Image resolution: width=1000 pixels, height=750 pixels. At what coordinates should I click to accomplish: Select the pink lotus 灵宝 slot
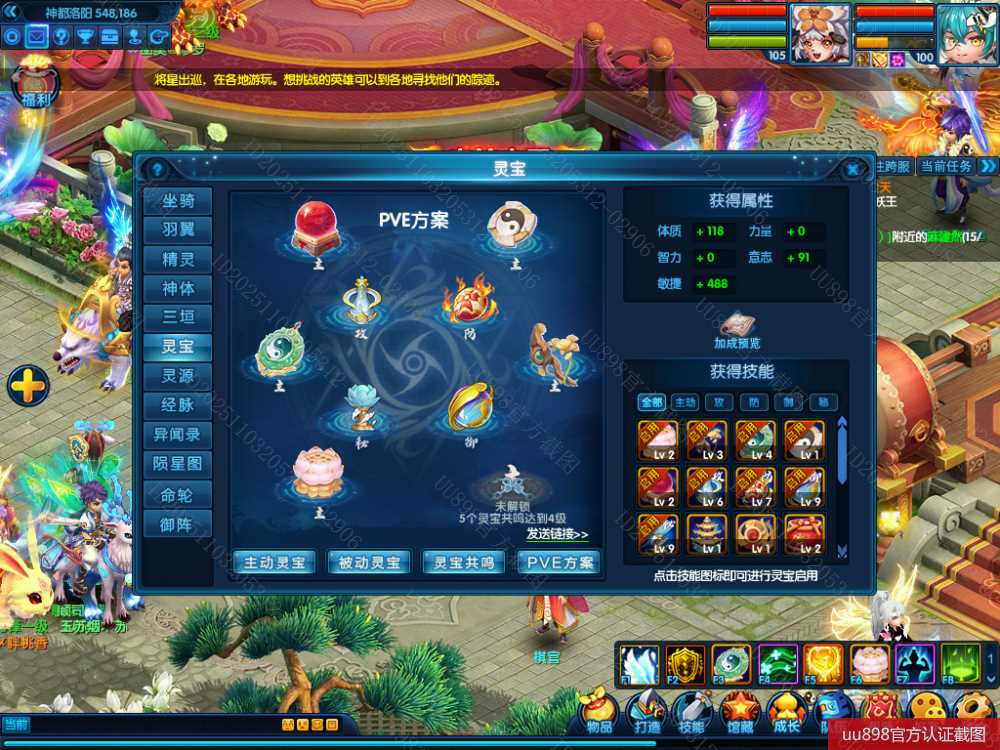coord(317,472)
